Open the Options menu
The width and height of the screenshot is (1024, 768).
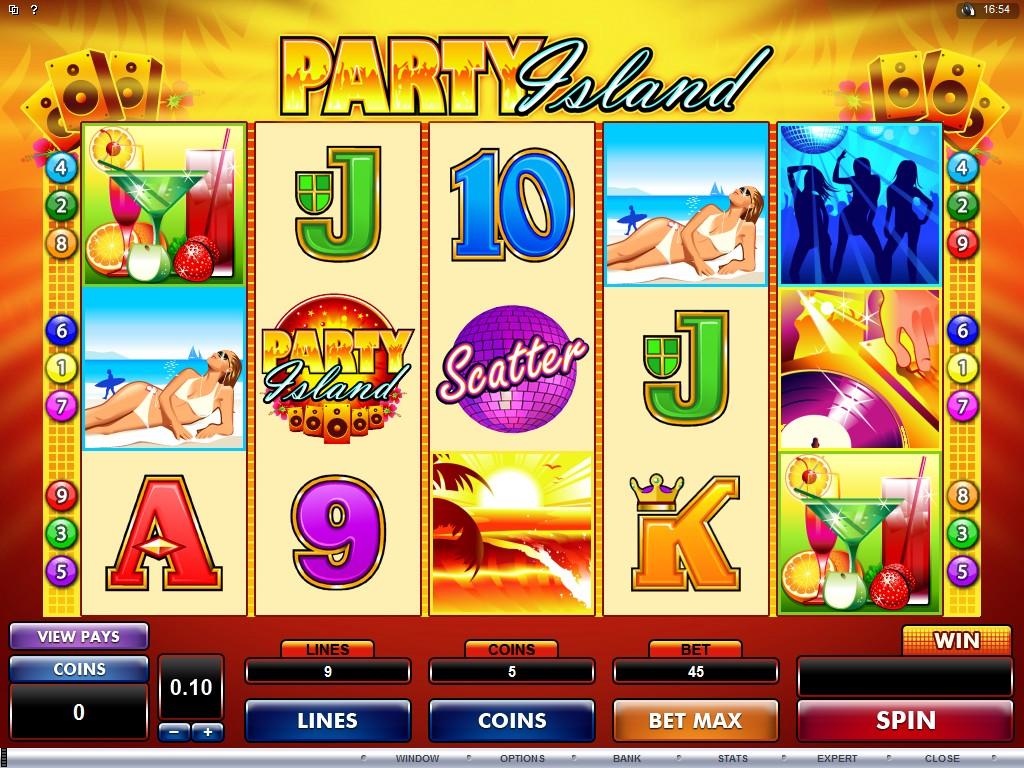(x=522, y=759)
